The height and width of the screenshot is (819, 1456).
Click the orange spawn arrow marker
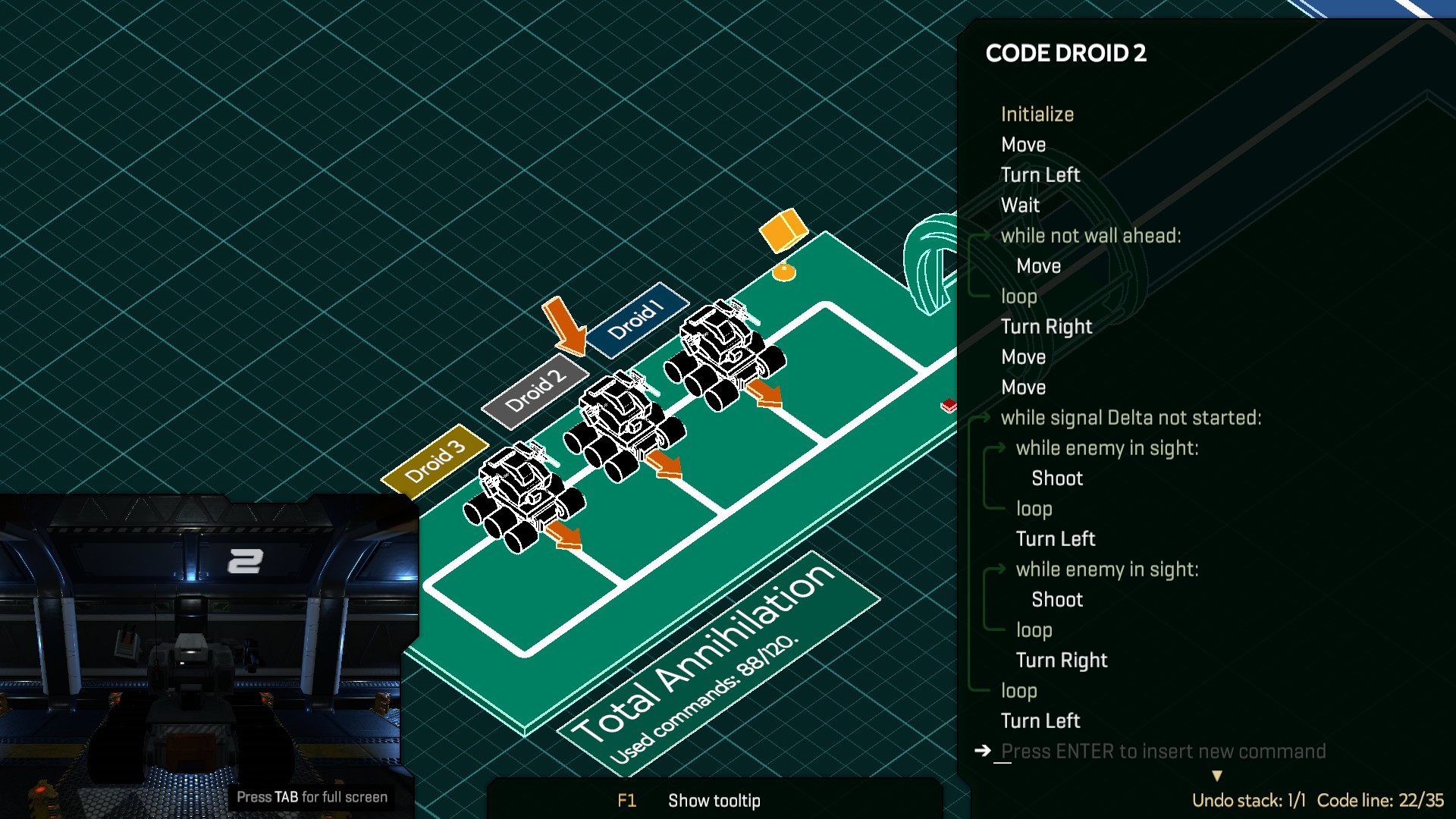click(565, 322)
